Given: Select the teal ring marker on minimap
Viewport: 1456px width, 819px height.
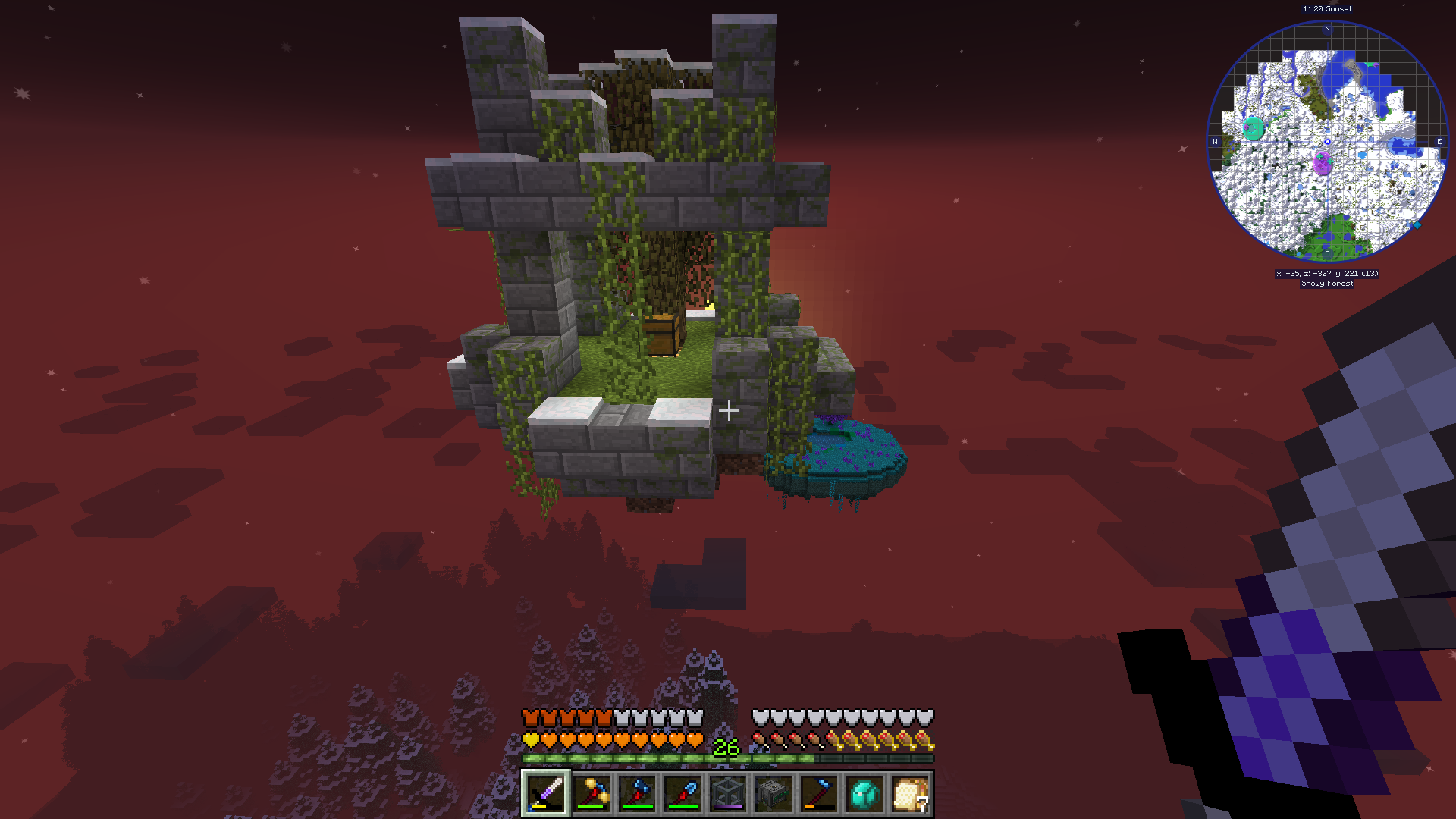Looking at the screenshot, I should [x=1254, y=128].
